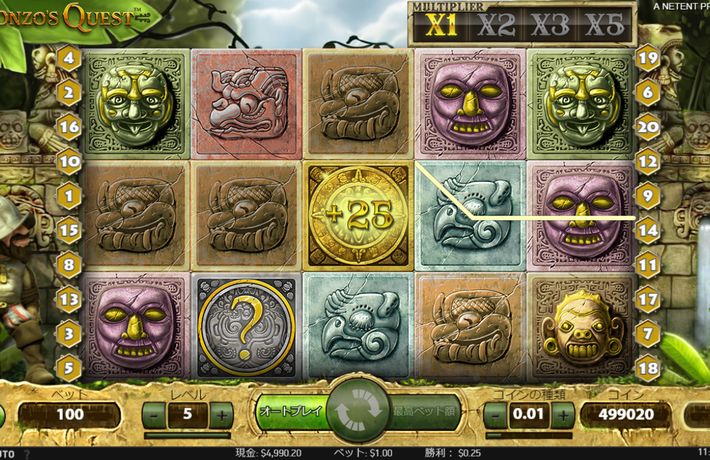Show payline 20 on the reels
This screenshot has height=460, width=710.
tap(647, 127)
